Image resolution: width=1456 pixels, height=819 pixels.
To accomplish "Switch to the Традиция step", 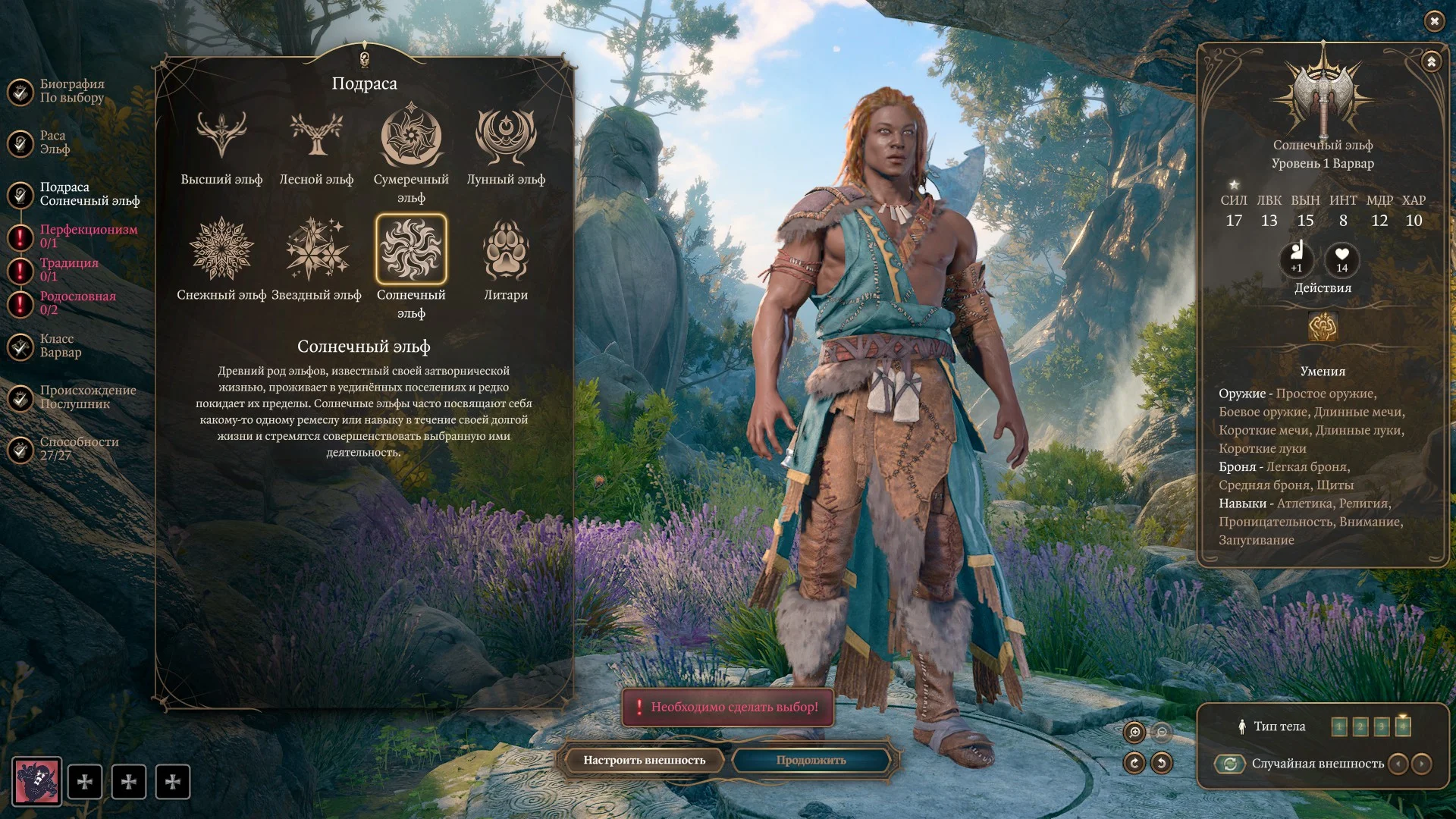I will click(x=68, y=269).
